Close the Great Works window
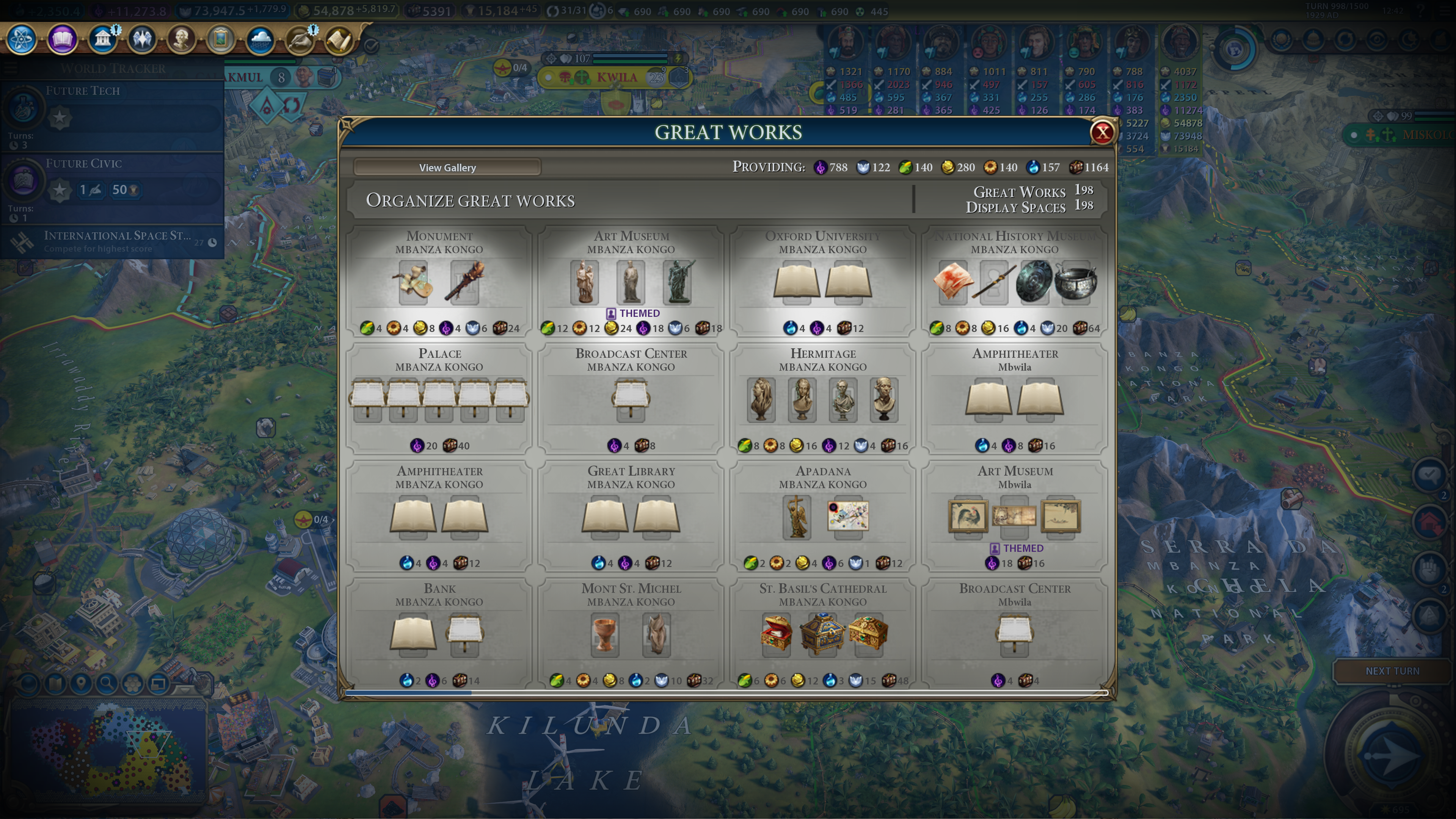Viewport: 1456px width, 819px height. pos(1101,132)
